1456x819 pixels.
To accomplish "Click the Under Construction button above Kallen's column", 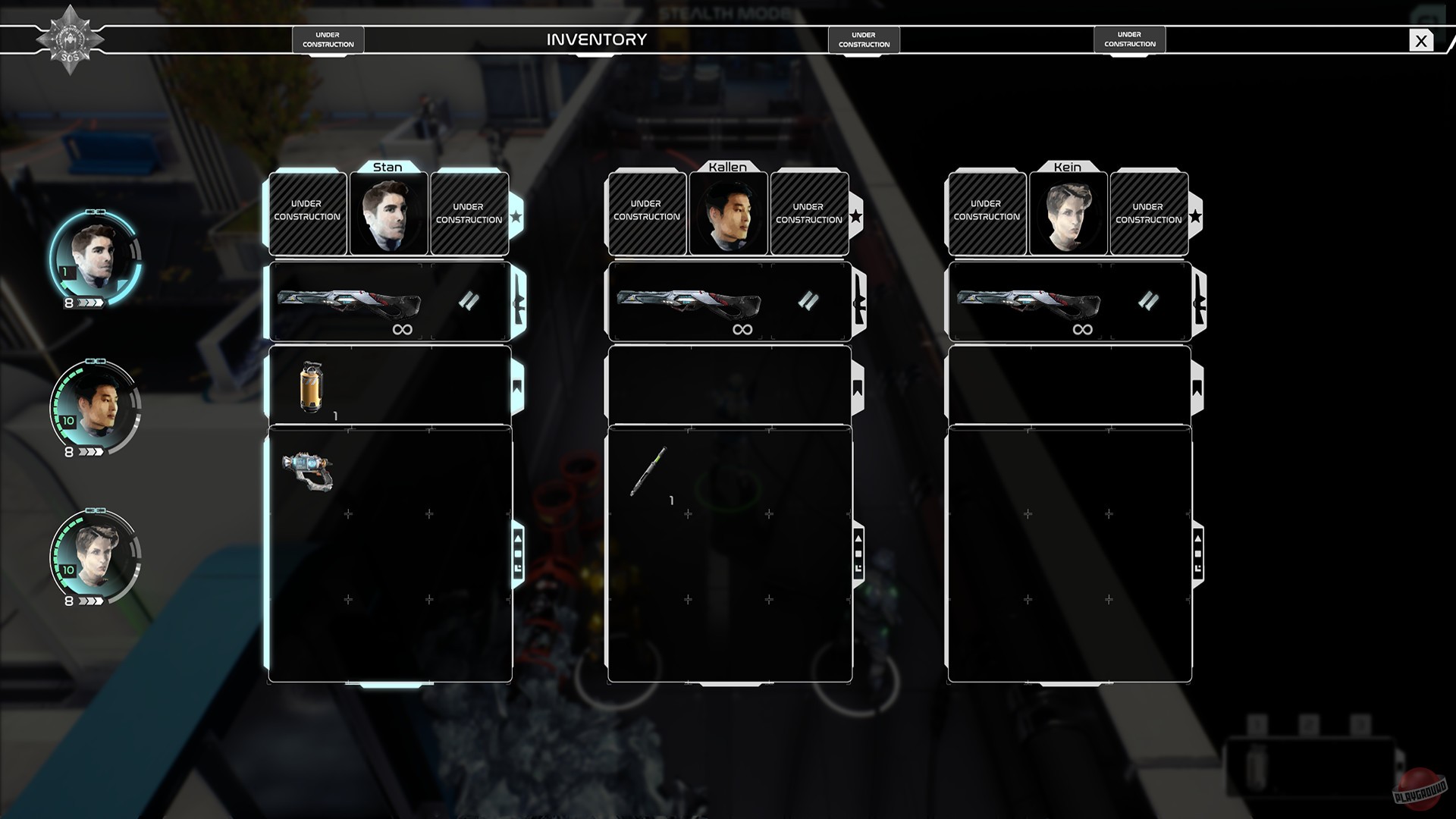I will pos(864,39).
